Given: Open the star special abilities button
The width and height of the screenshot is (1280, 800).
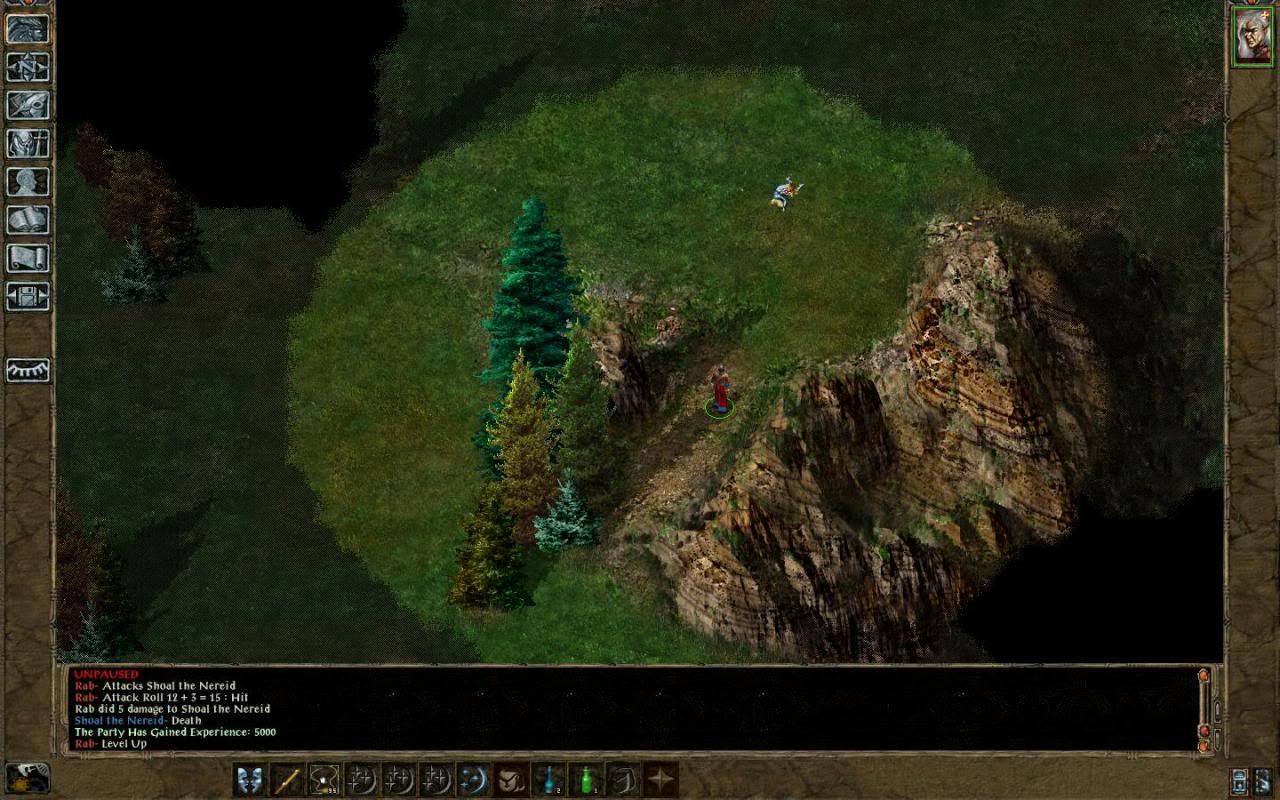Looking at the screenshot, I should [x=660, y=779].
